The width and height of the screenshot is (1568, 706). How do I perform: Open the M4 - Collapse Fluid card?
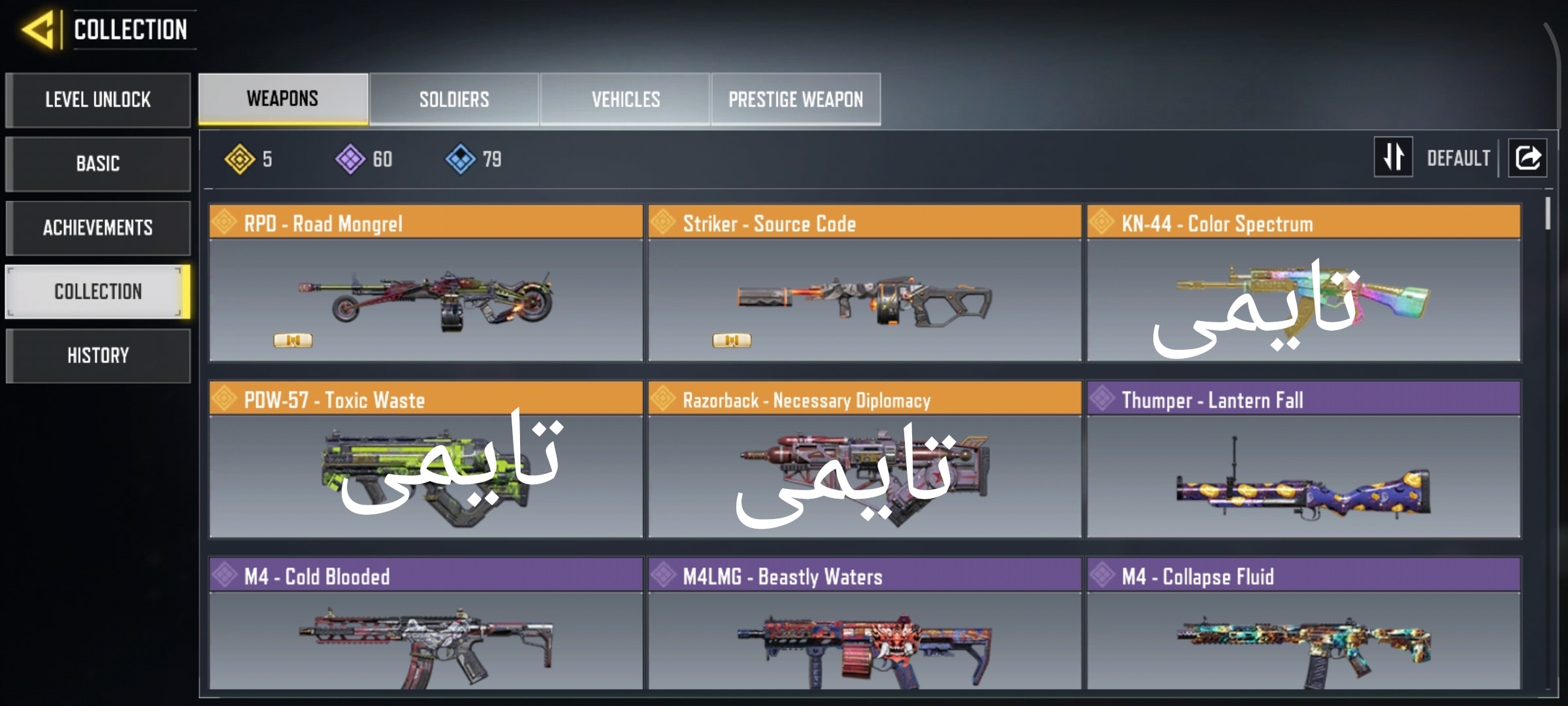click(x=1303, y=624)
